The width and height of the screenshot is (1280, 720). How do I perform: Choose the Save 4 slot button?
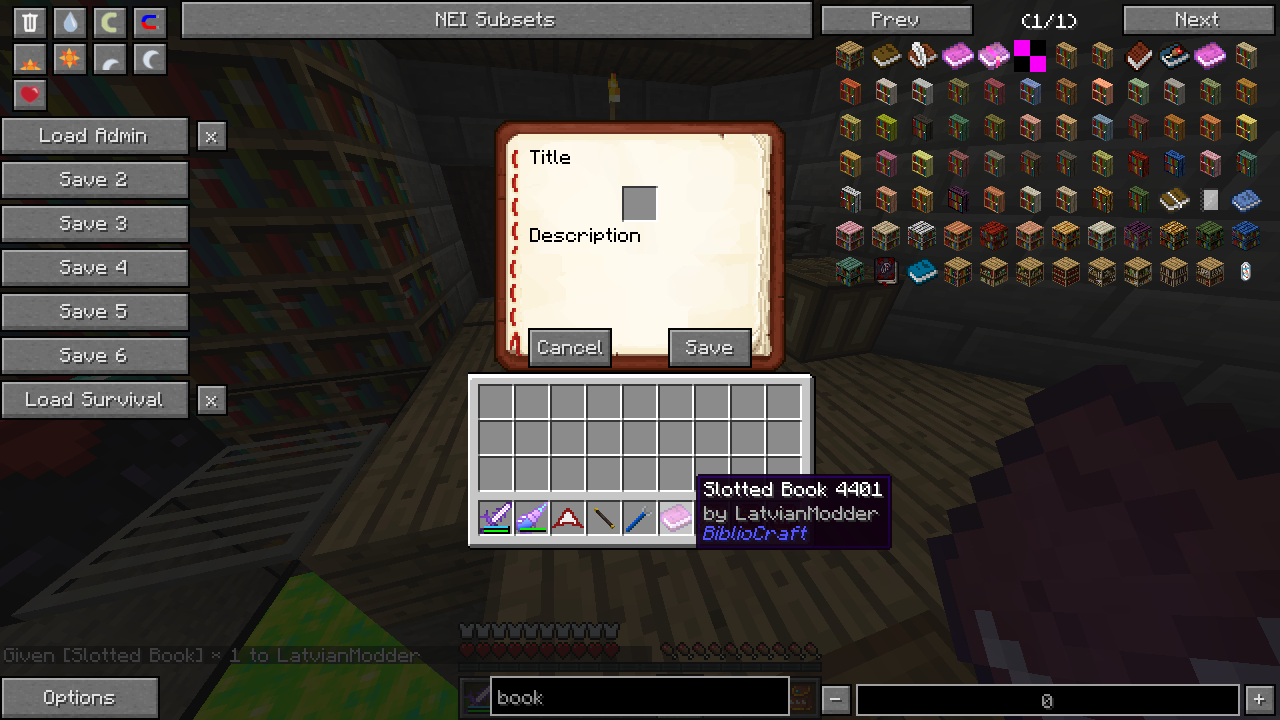click(x=94, y=268)
